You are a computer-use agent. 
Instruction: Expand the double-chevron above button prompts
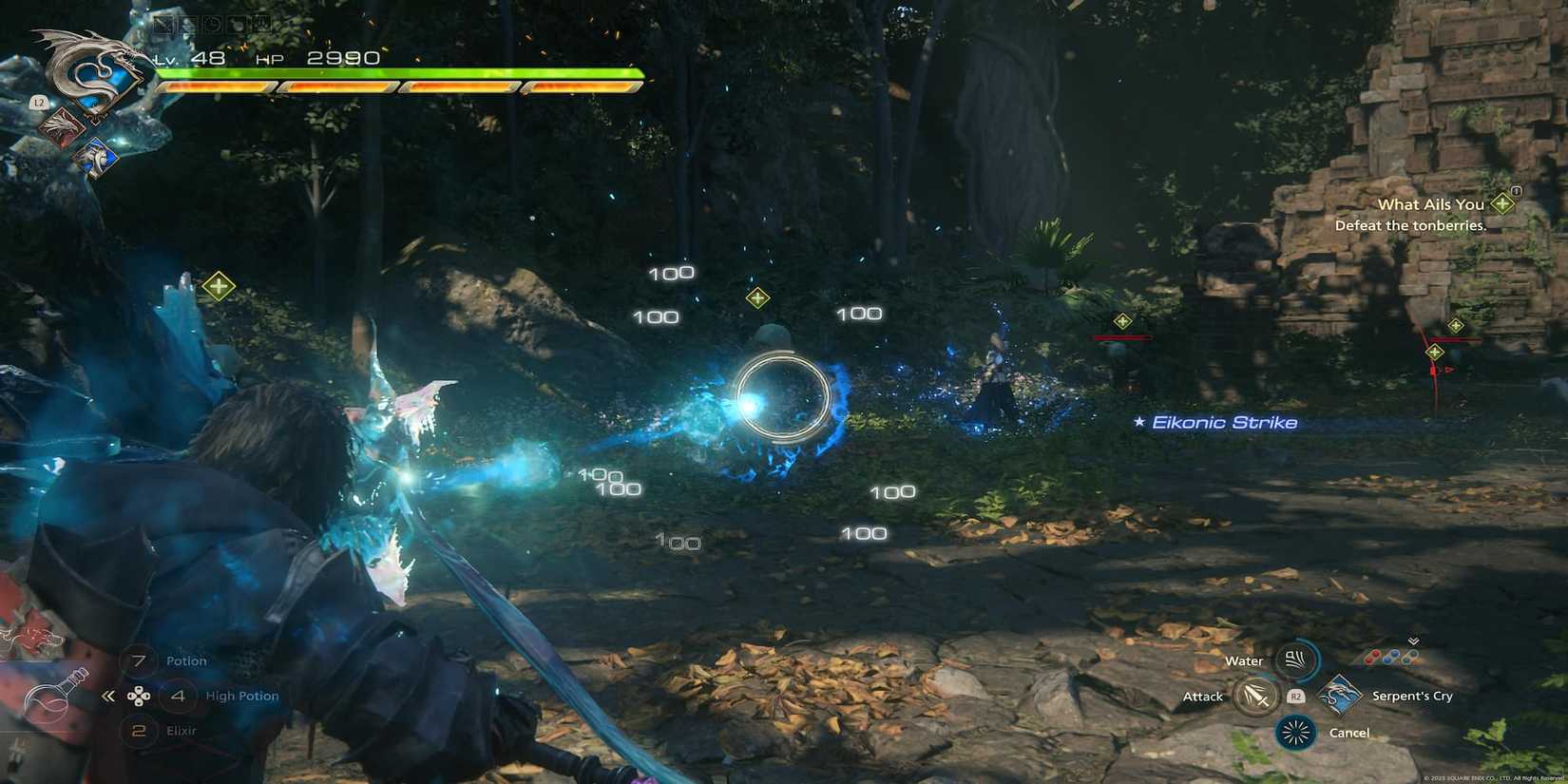click(1413, 641)
